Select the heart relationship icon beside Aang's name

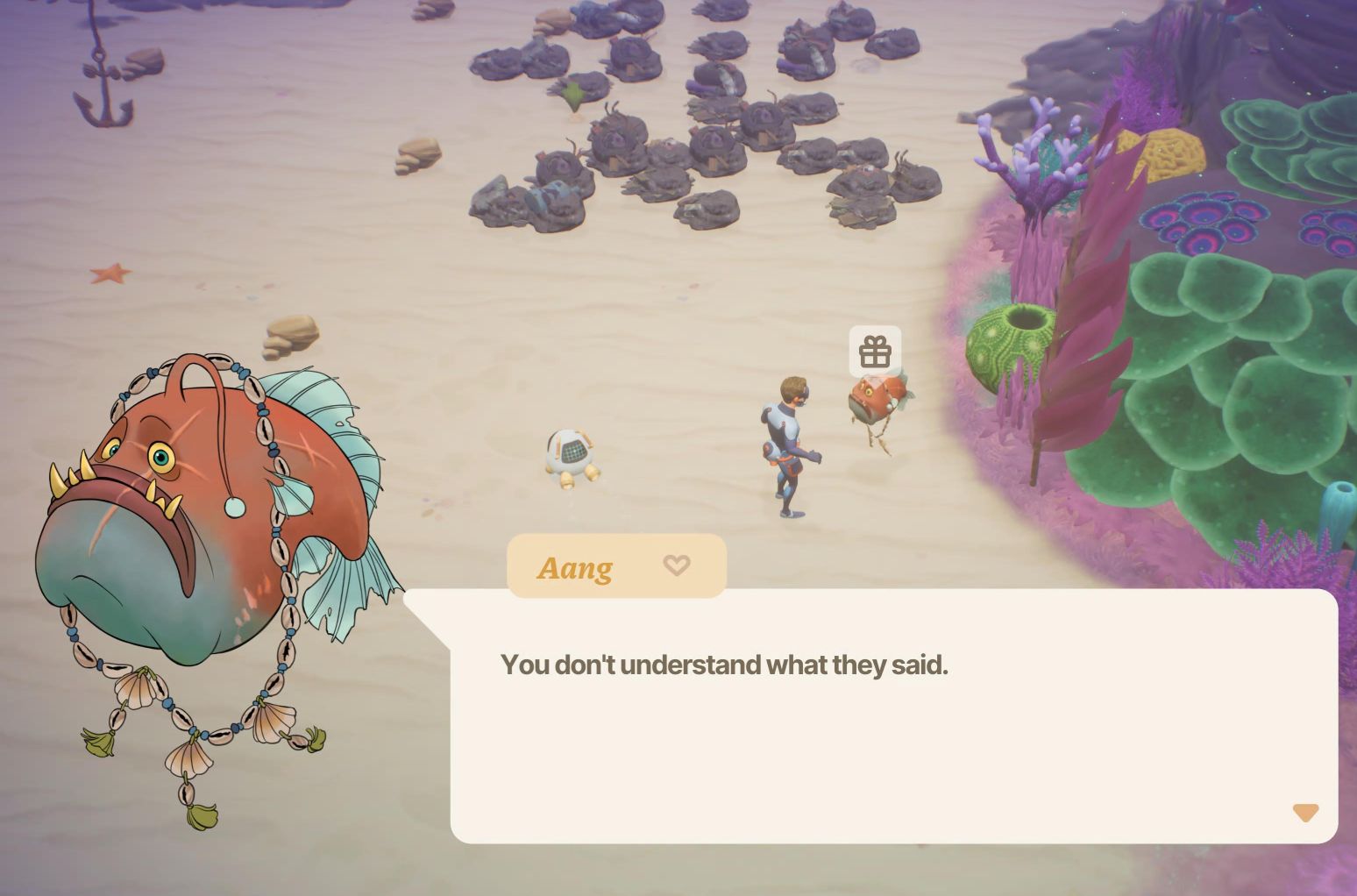pyautogui.click(x=676, y=566)
